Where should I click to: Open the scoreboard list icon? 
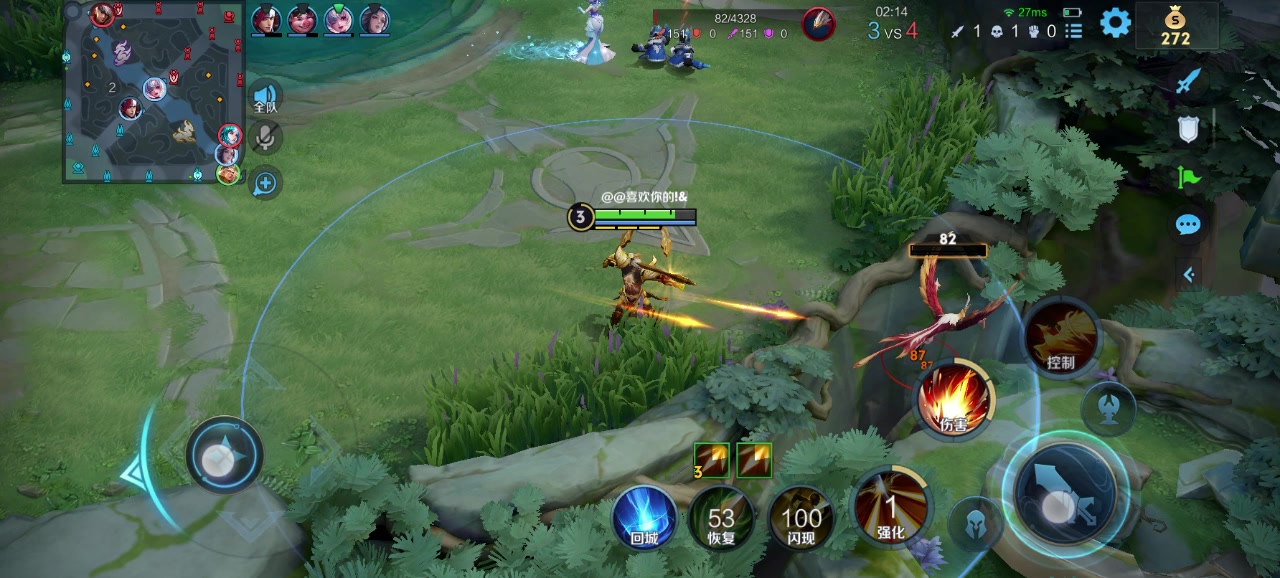click(x=1074, y=31)
